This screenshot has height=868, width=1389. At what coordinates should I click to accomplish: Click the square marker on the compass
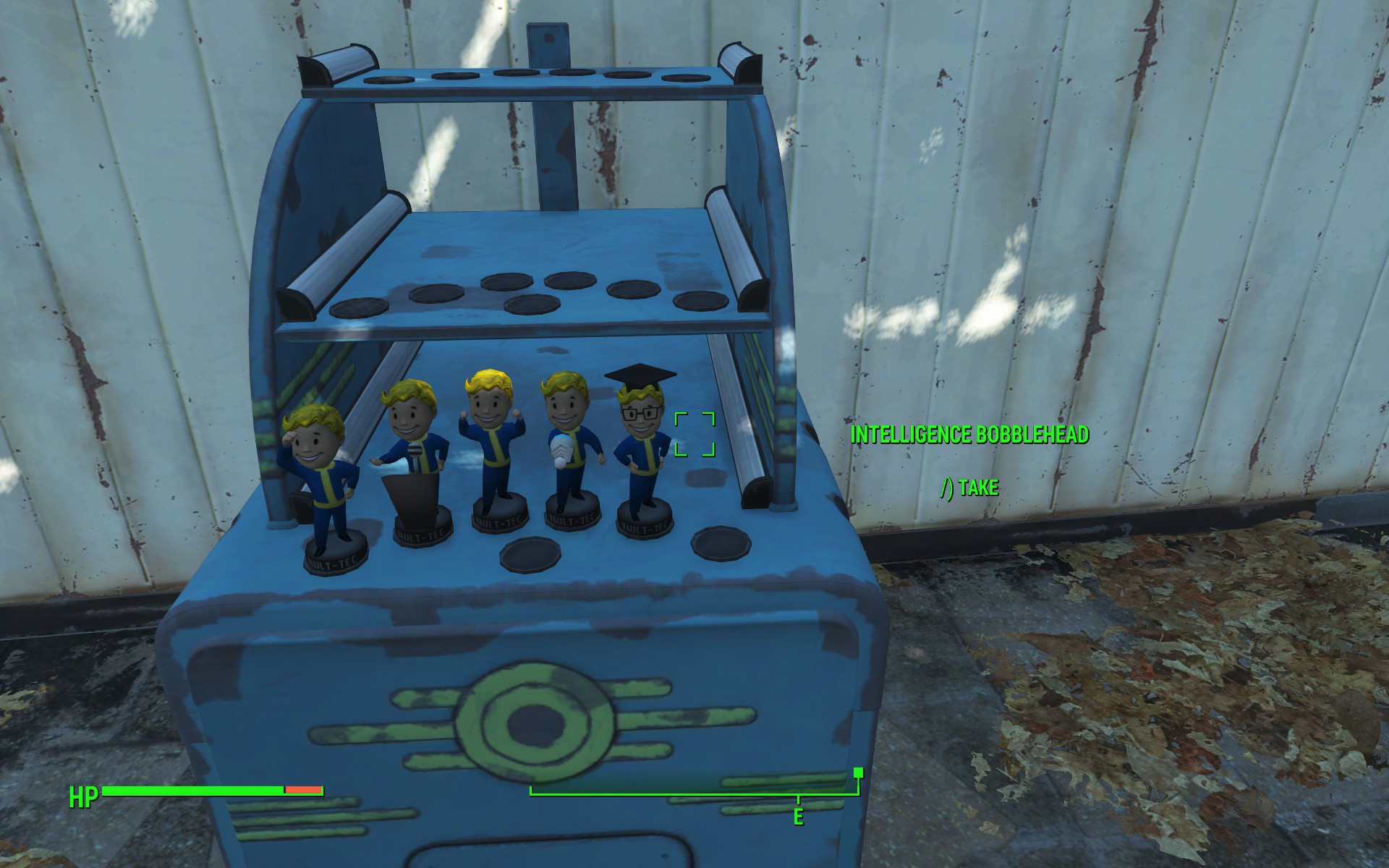(x=858, y=773)
